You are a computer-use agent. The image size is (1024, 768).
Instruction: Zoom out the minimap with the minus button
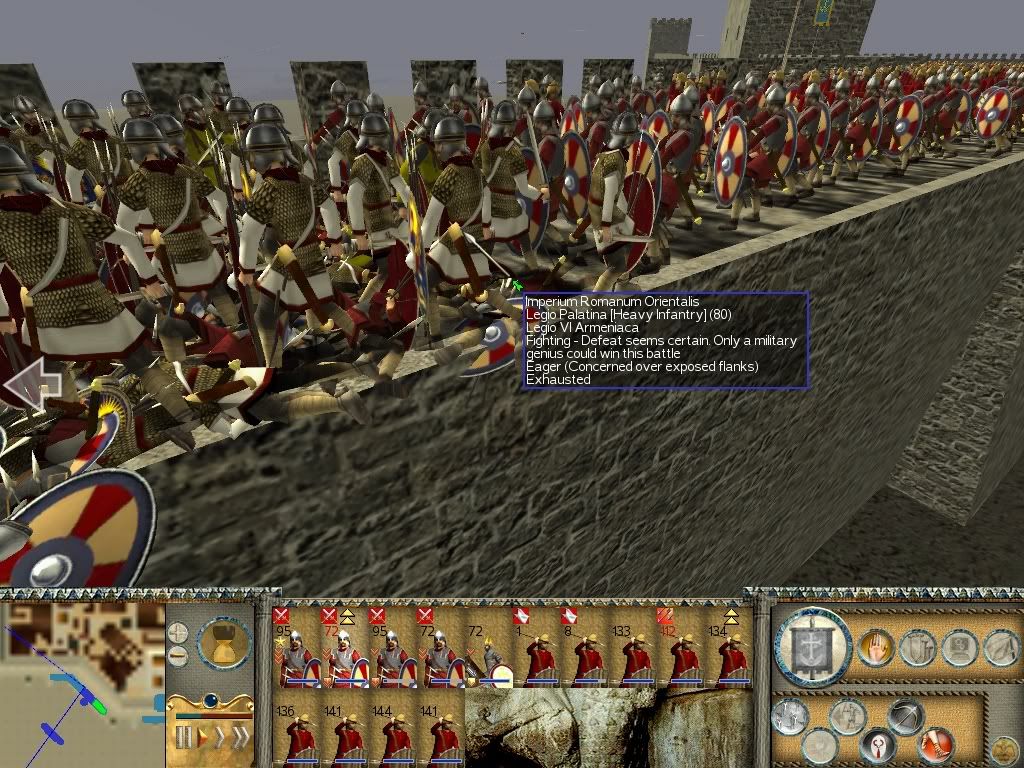coord(177,656)
